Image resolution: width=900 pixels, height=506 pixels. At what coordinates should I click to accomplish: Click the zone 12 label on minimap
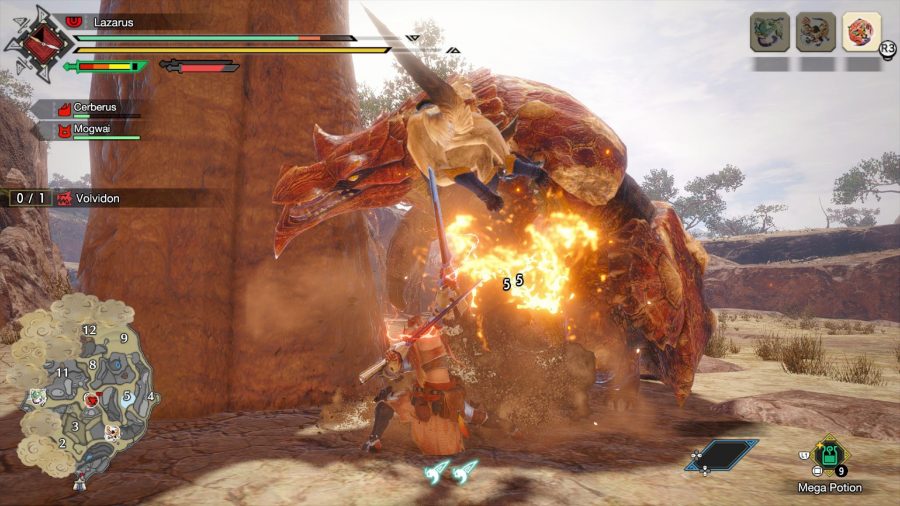point(89,329)
